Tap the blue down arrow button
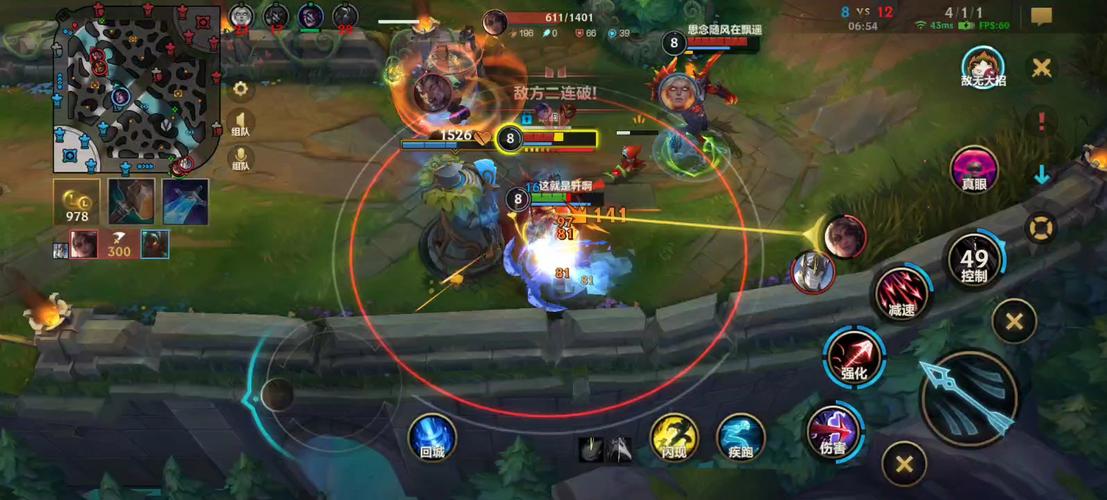The width and height of the screenshot is (1107, 500). point(1041,174)
